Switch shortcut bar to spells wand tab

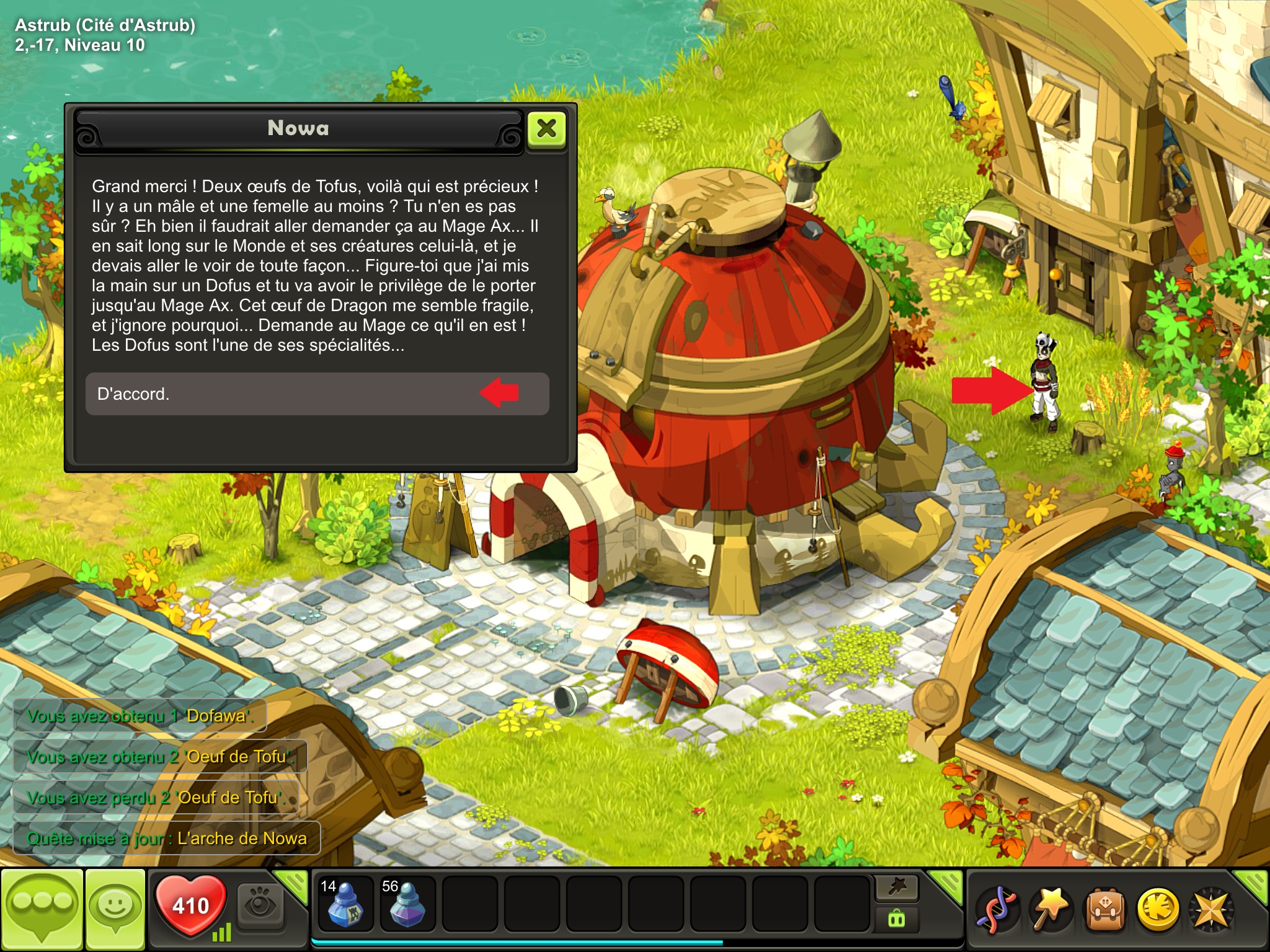tap(897, 888)
